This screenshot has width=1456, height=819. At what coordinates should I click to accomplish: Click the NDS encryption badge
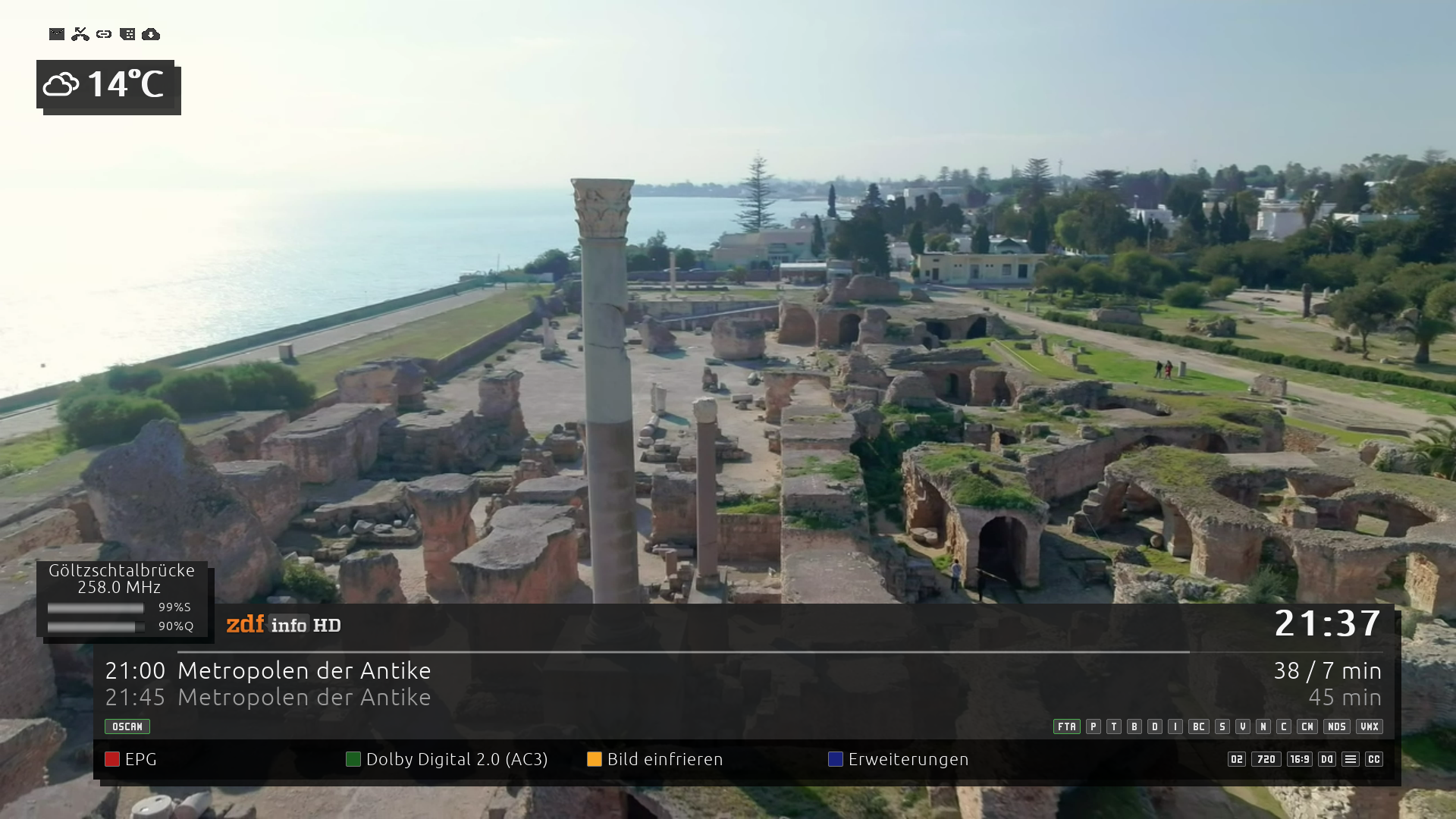point(1337,726)
